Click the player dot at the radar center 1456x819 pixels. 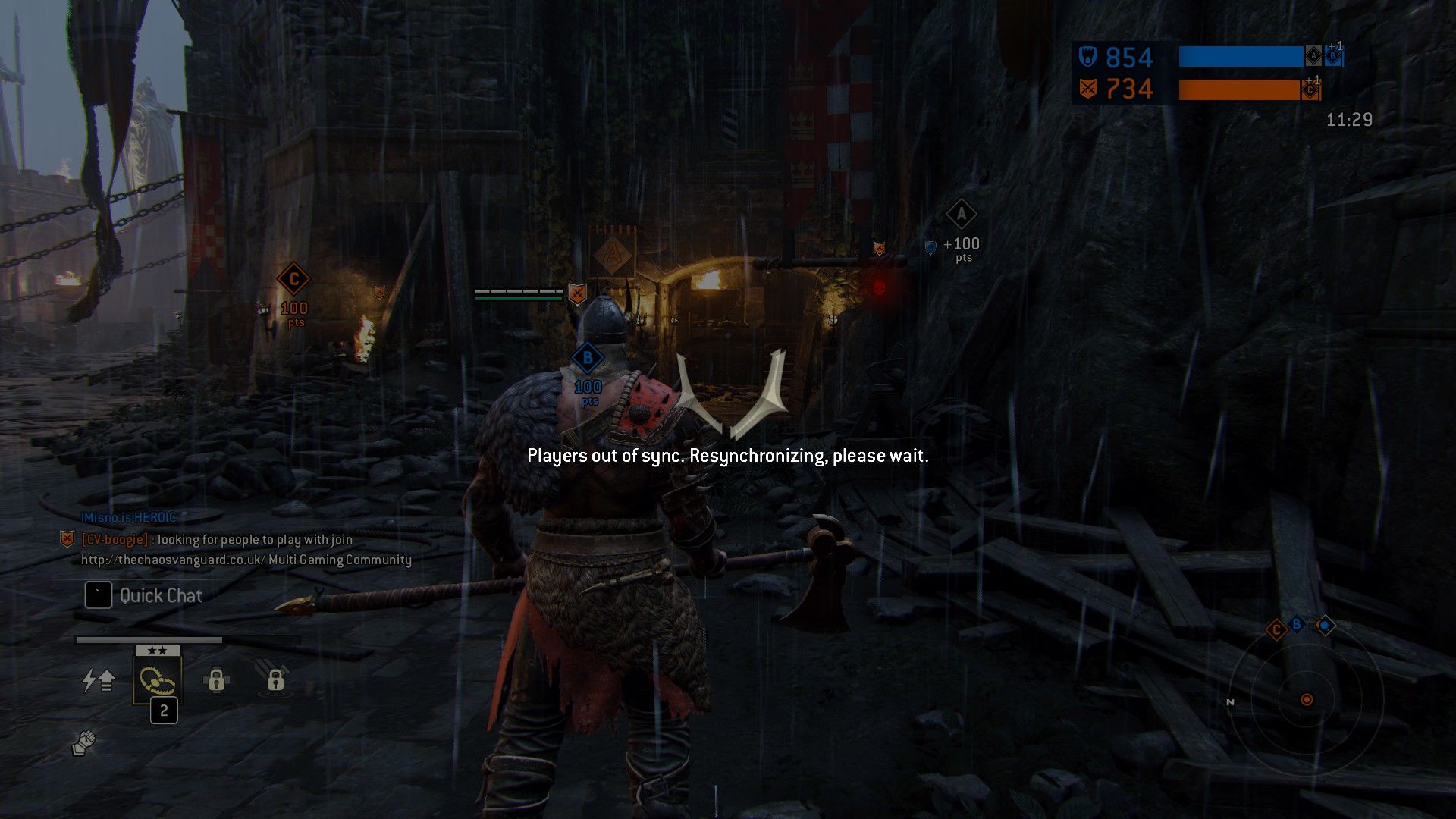tap(1307, 699)
